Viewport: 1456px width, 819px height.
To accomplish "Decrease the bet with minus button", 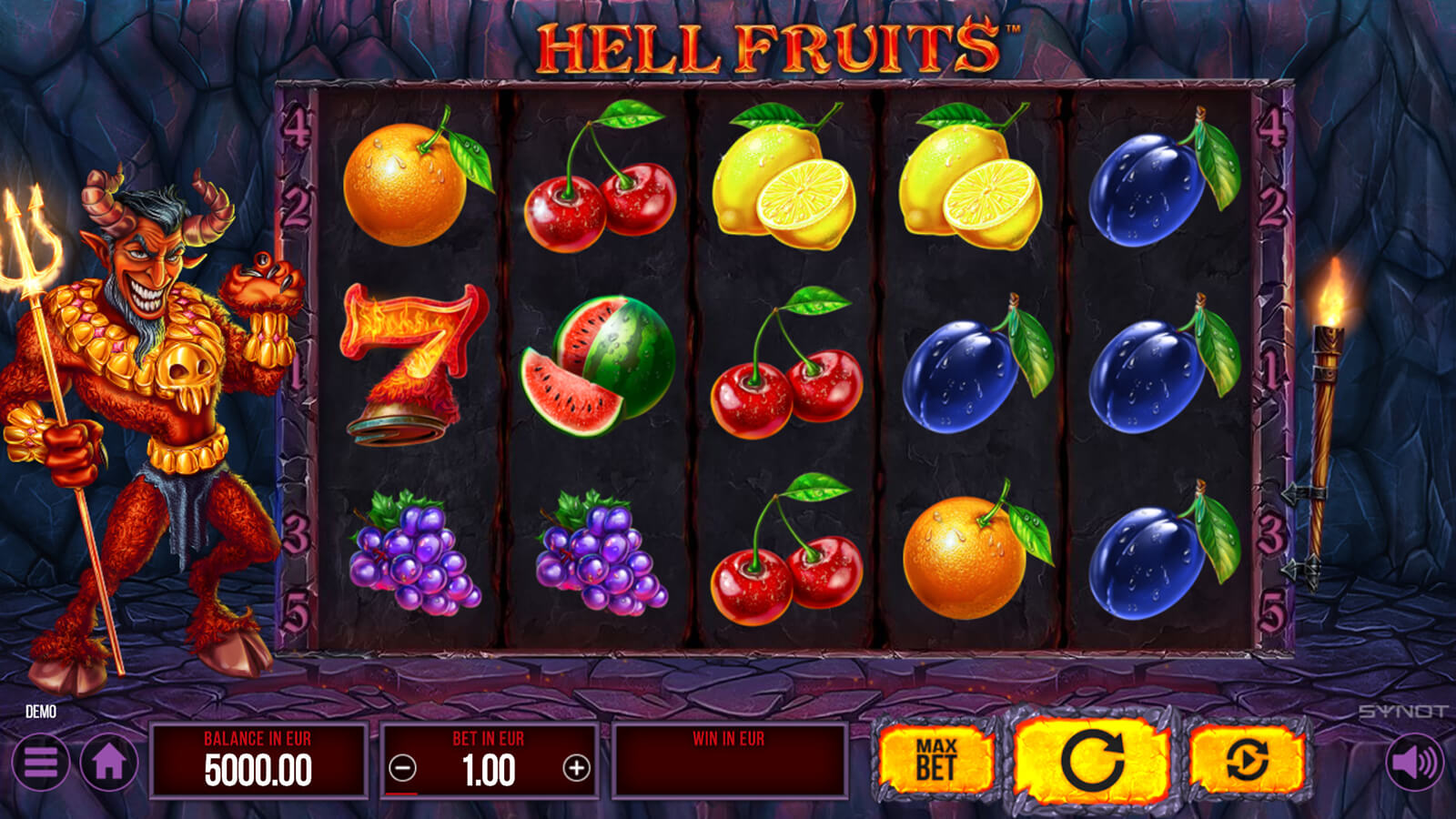I will 402,769.
